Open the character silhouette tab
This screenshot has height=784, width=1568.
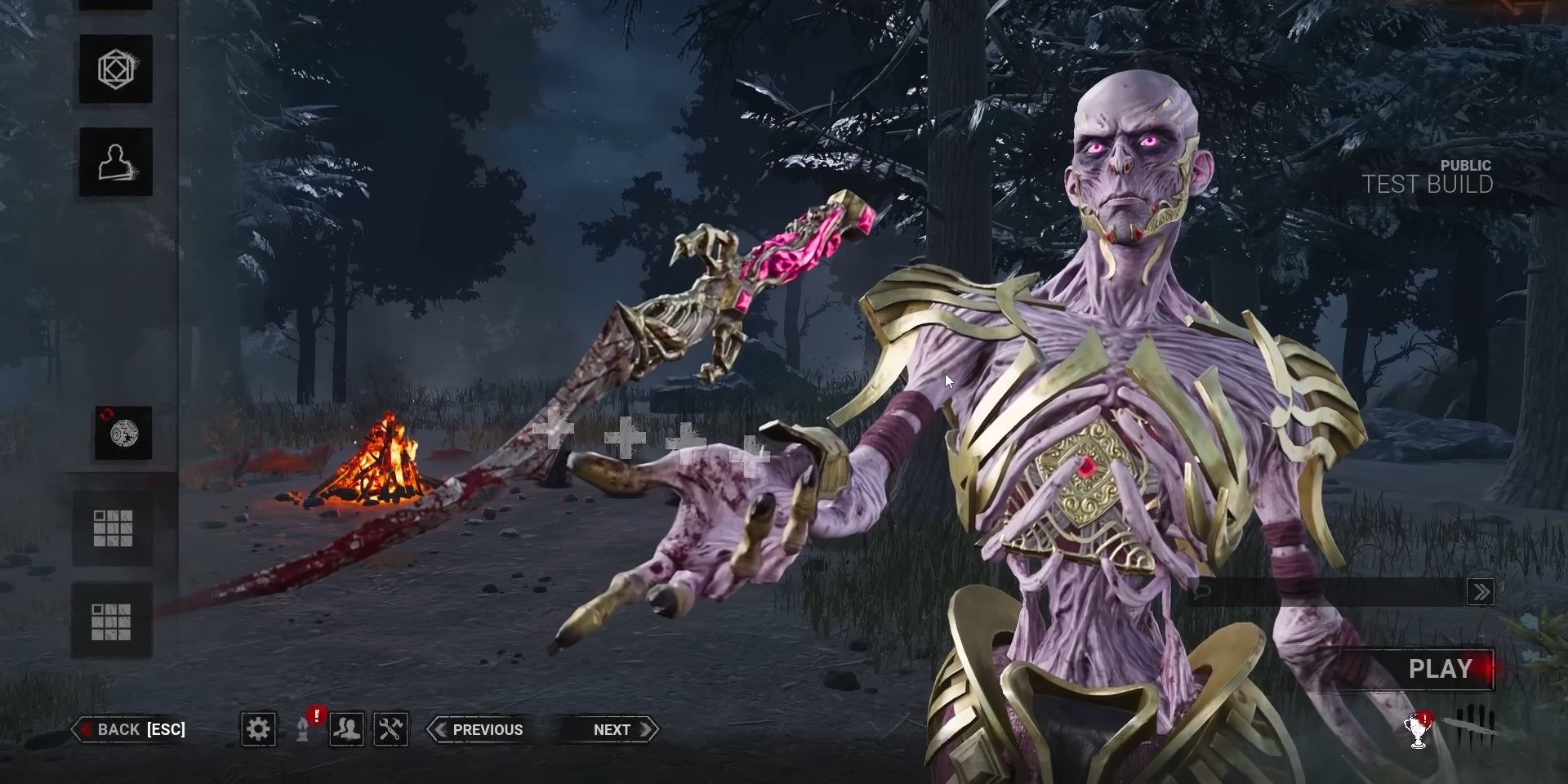(x=115, y=162)
